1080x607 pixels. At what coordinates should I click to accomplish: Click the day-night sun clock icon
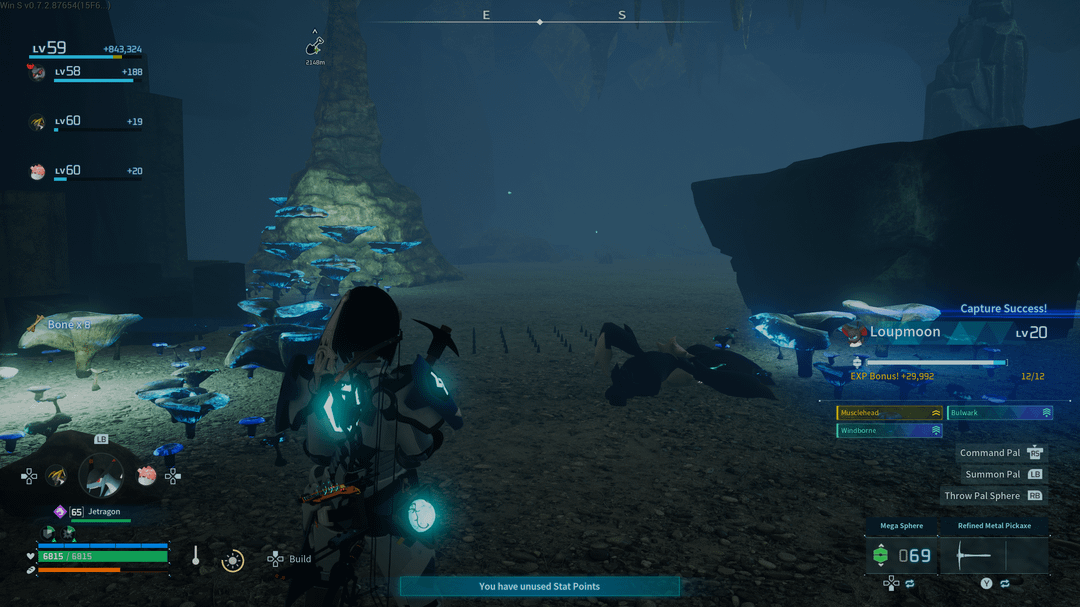[x=232, y=560]
